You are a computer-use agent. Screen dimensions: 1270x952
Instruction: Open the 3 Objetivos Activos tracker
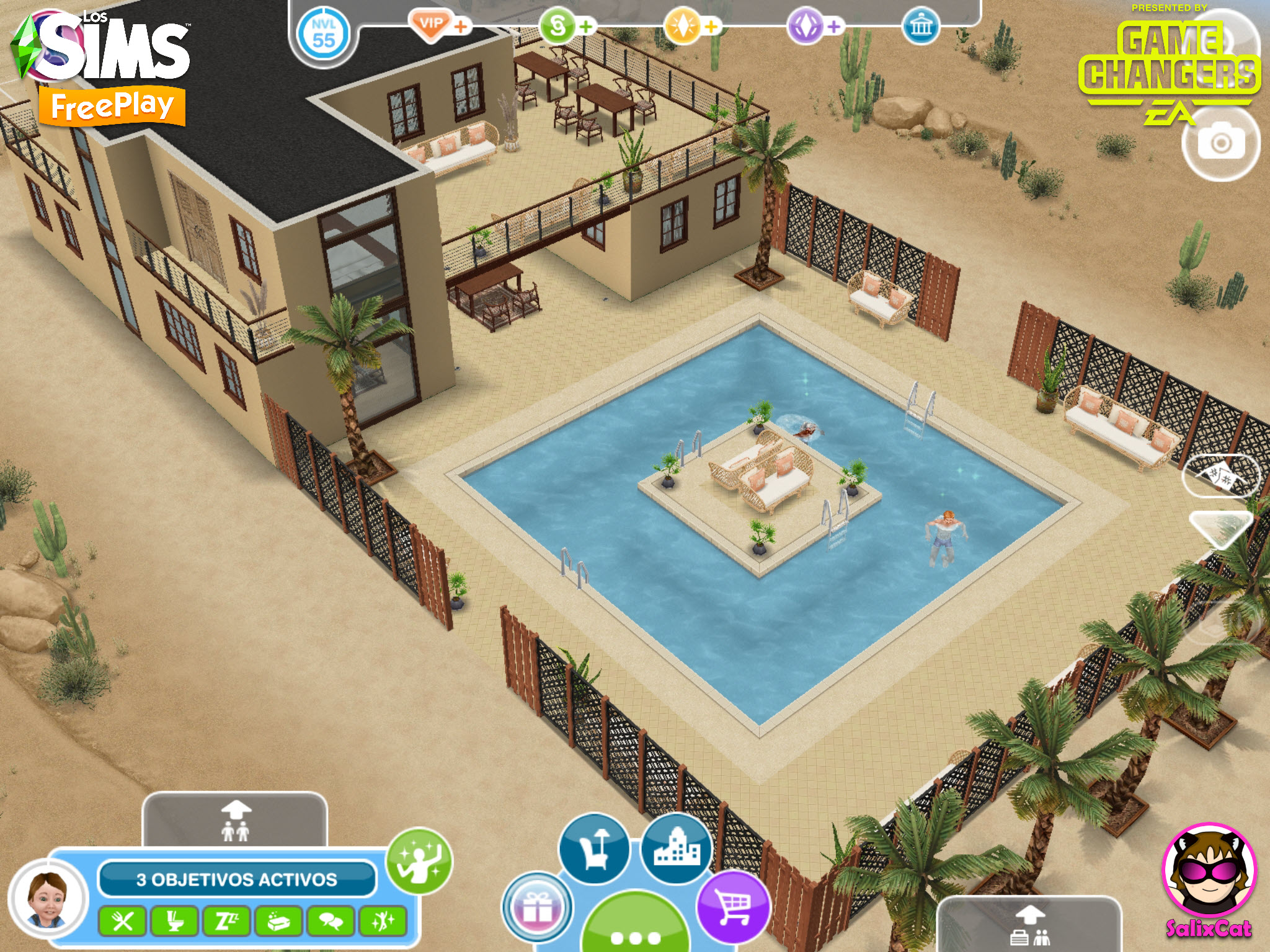236,879
